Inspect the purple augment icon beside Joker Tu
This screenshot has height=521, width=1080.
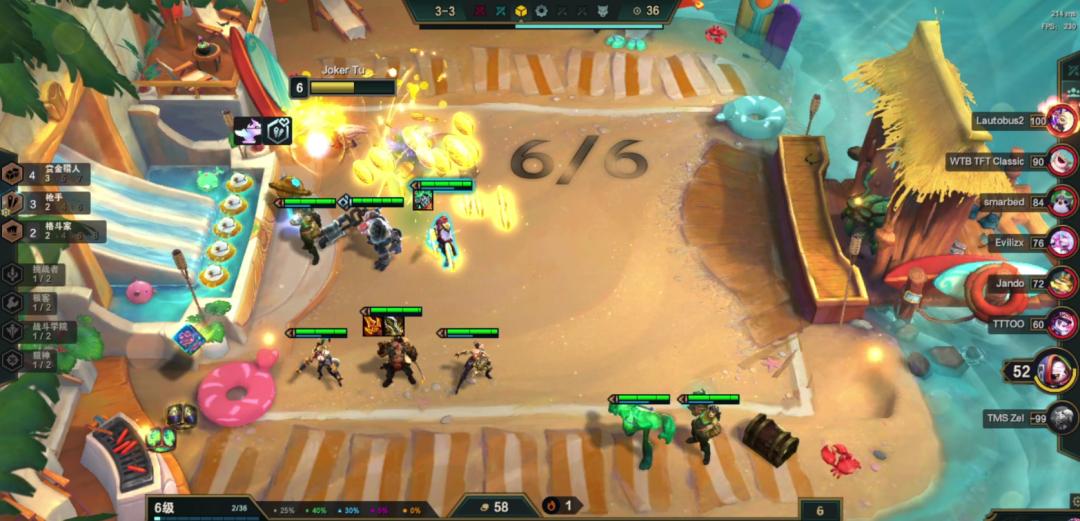tap(247, 131)
